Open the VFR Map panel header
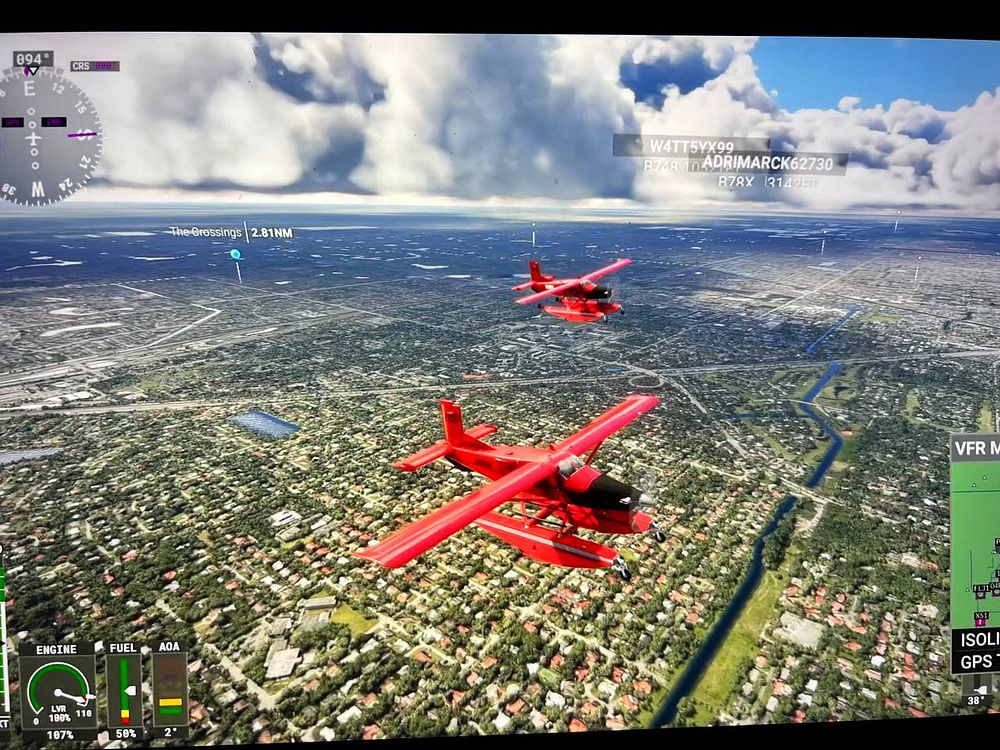Image resolution: width=1000 pixels, height=750 pixels. (x=975, y=448)
